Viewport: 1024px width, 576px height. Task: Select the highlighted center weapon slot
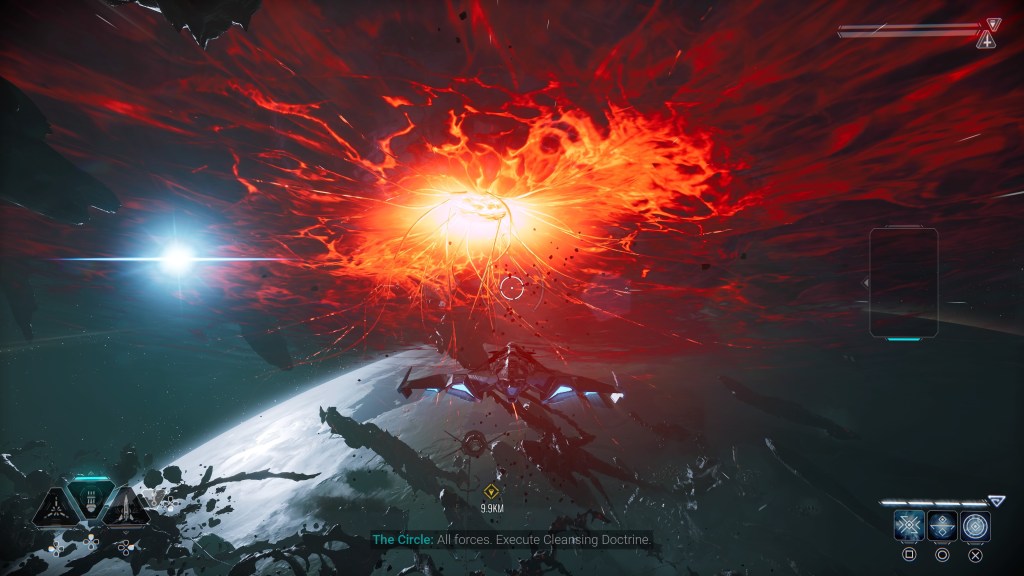(91, 500)
